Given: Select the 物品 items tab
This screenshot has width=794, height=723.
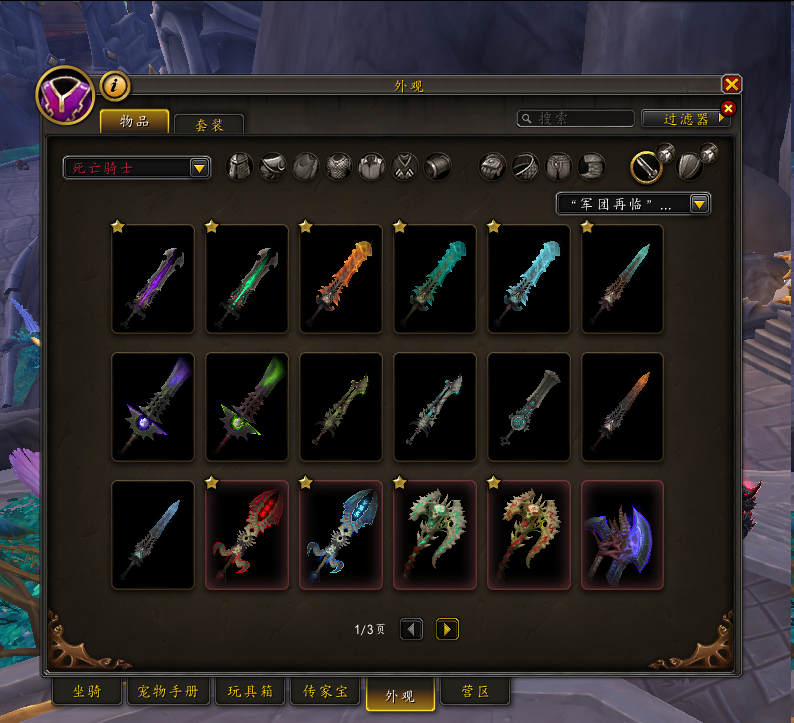Looking at the screenshot, I should point(134,122).
